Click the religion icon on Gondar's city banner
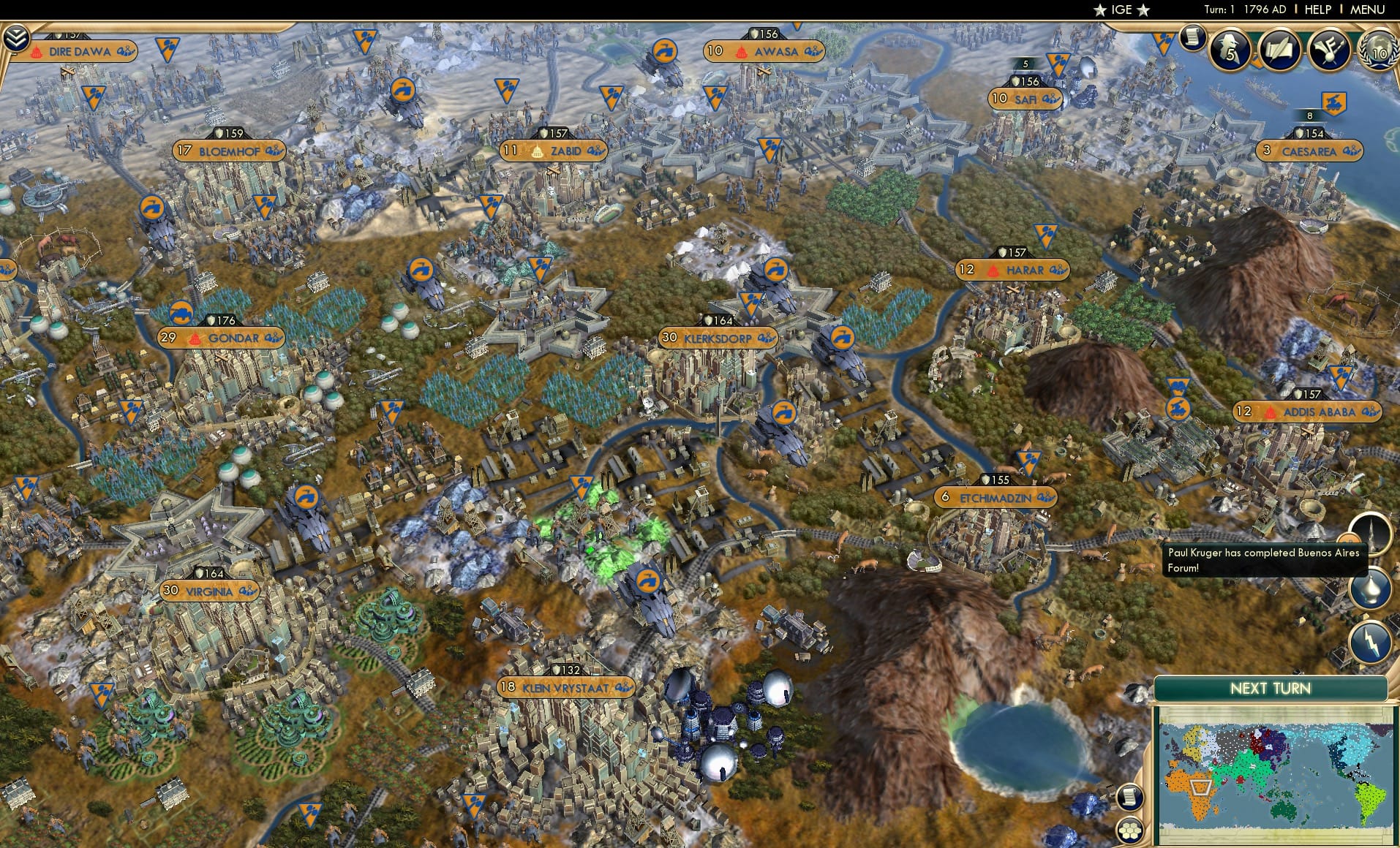 [194, 338]
